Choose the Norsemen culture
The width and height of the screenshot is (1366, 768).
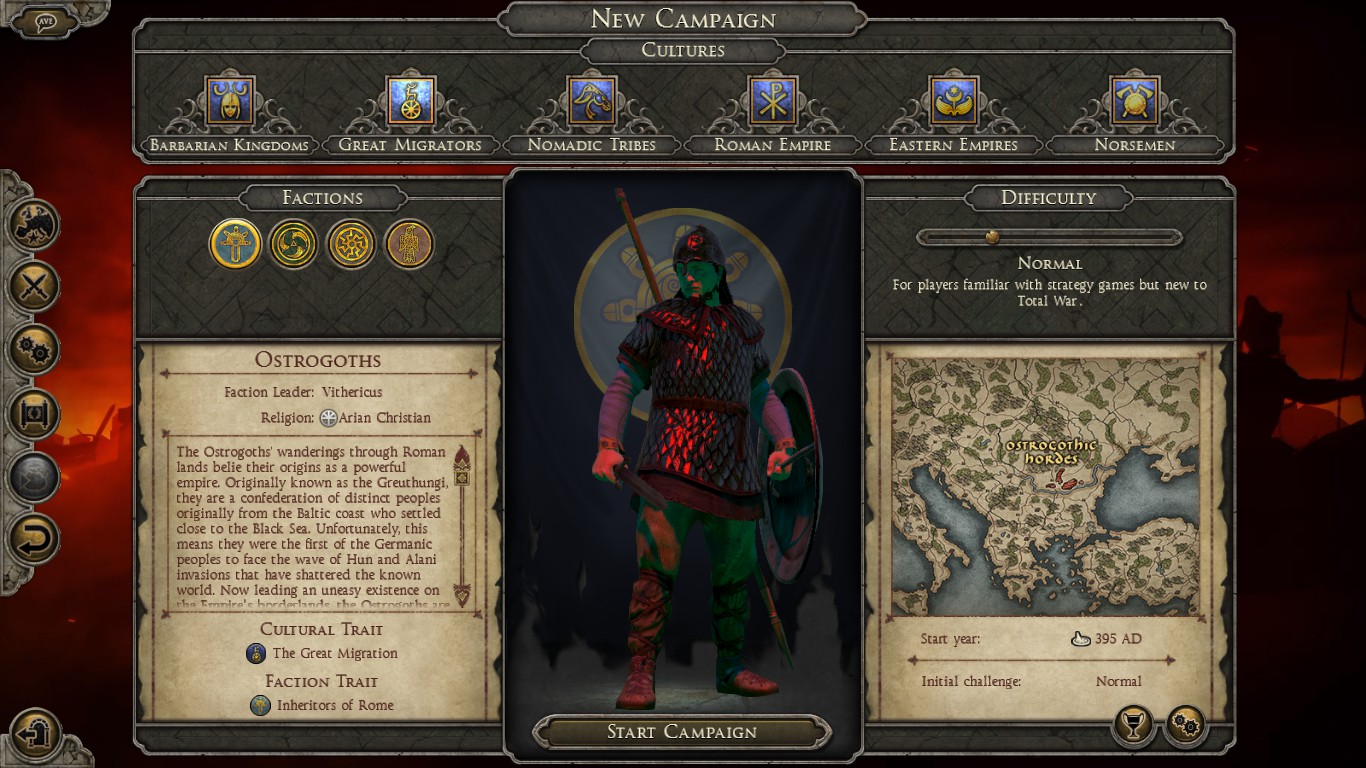[x=1134, y=102]
